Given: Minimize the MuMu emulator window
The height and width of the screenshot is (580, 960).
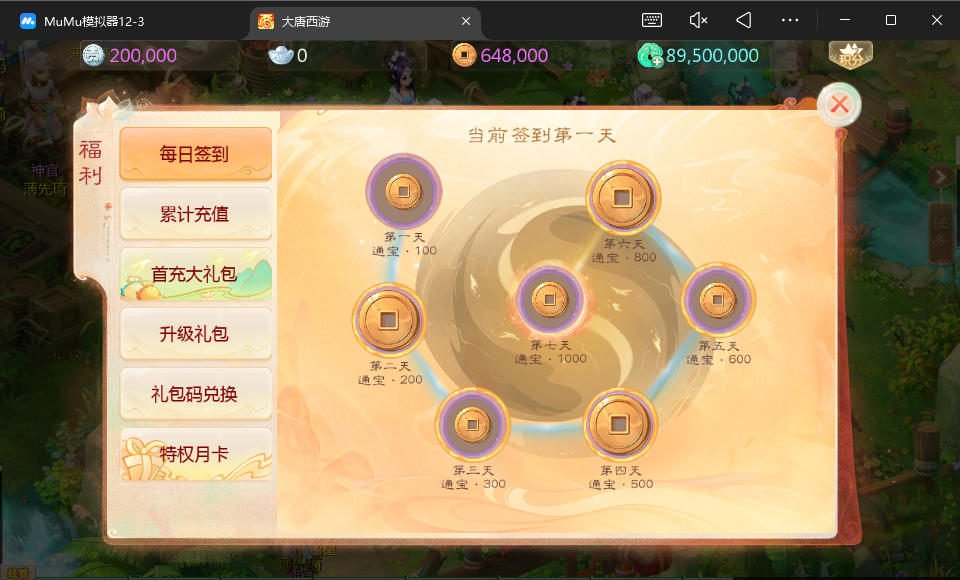Looking at the screenshot, I should (843, 20).
